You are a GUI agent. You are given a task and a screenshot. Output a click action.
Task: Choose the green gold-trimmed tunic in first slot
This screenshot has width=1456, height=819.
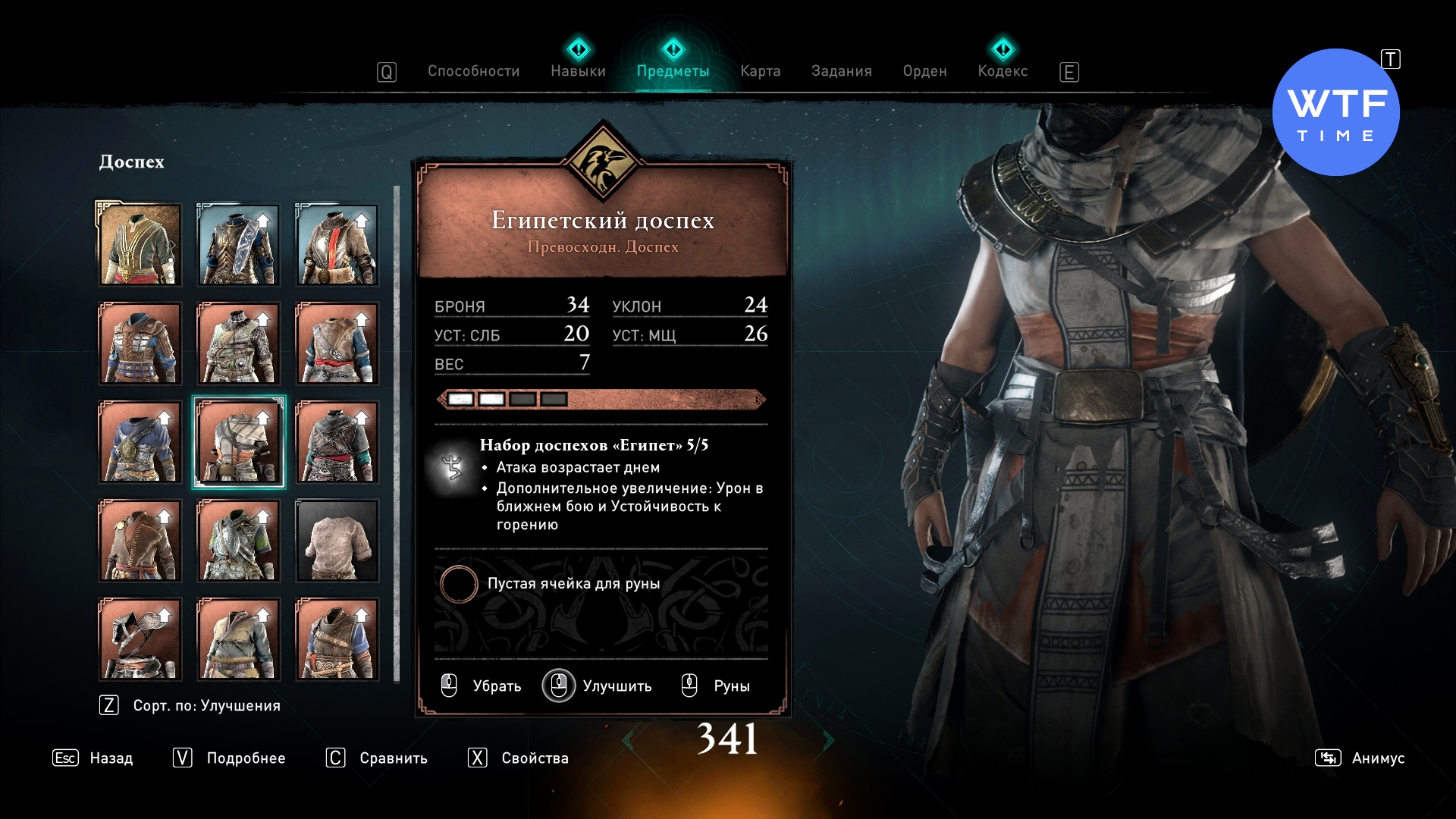(x=140, y=245)
